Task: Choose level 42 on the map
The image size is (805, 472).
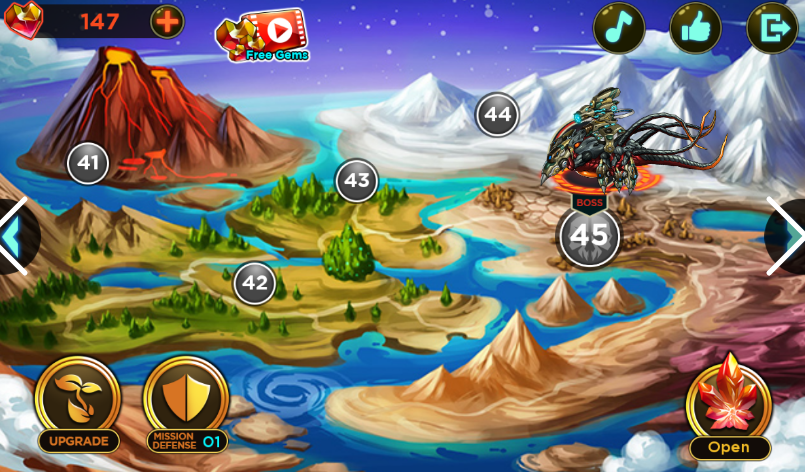Action: point(255,283)
